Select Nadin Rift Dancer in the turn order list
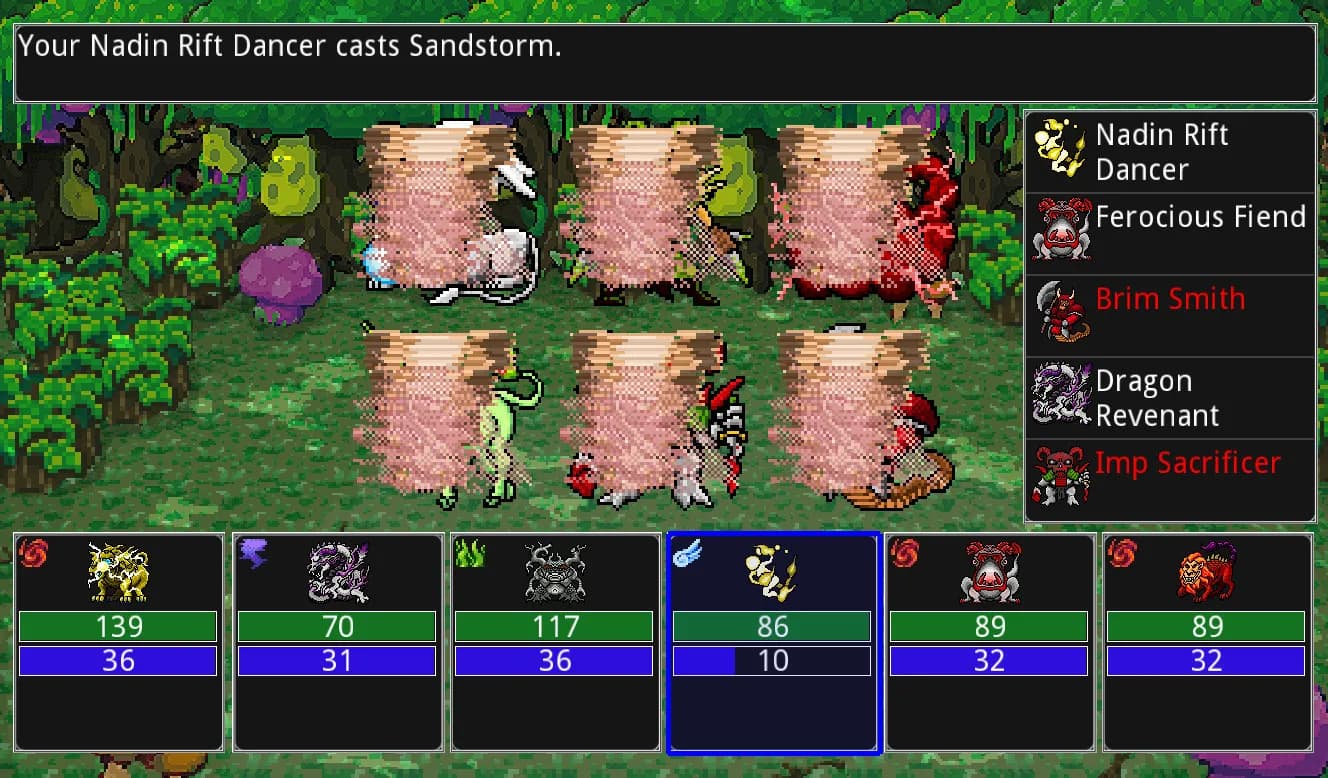Screen dimensions: 1328x778 (1169, 152)
